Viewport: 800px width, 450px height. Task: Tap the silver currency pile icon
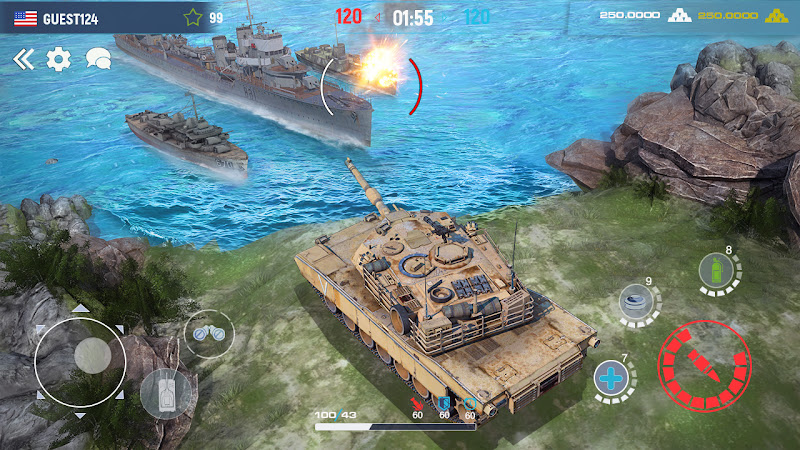[x=680, y=16]
